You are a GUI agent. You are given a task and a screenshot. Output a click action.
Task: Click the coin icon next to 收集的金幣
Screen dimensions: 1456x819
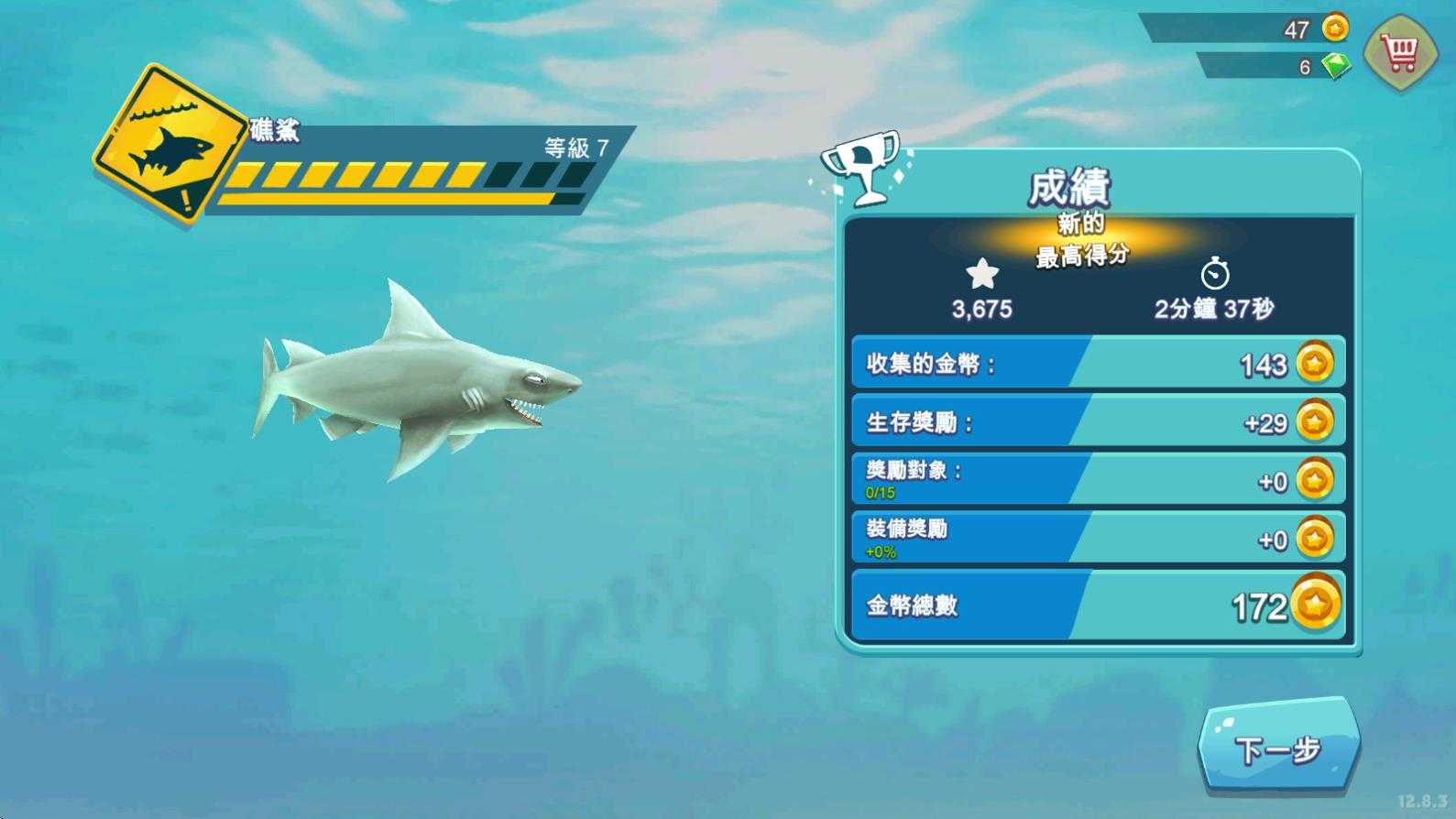point(1312,364)
